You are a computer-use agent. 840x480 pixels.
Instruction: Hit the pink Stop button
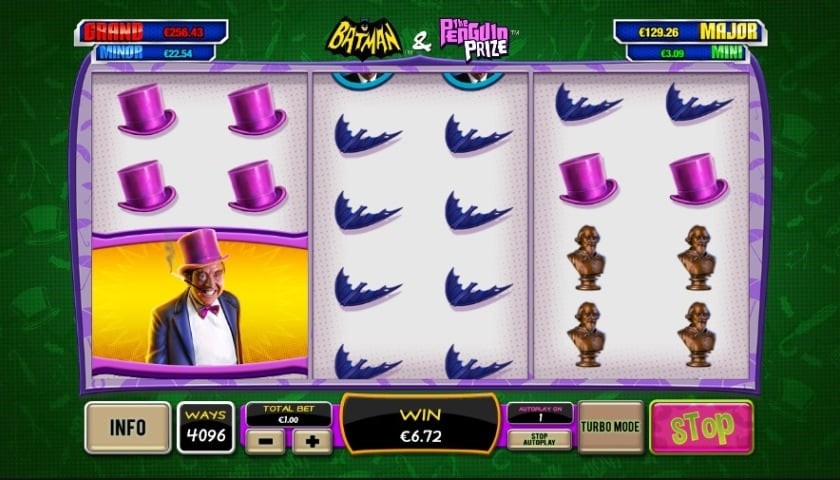(700, 427)
